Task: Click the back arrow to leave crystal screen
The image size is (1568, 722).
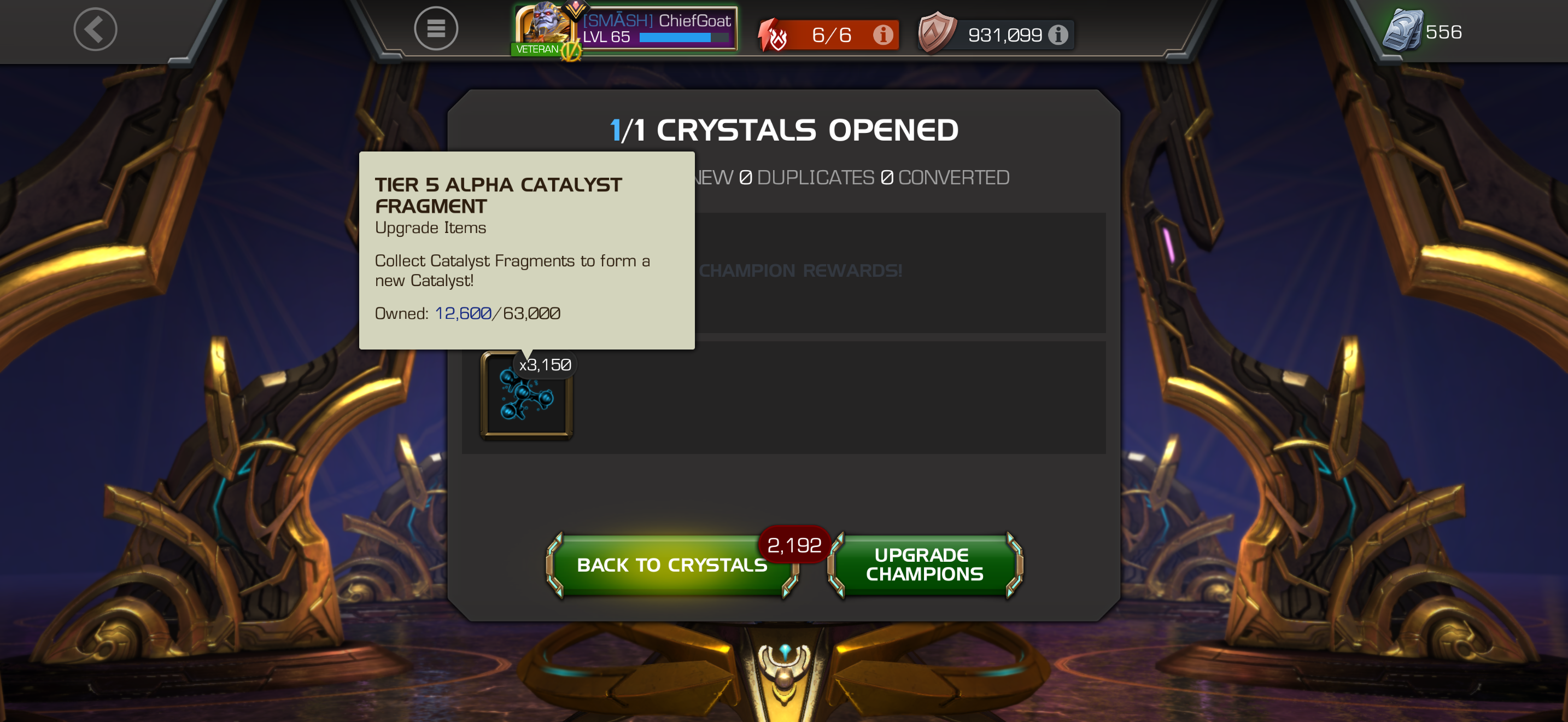Action: [x=95, y=28]
